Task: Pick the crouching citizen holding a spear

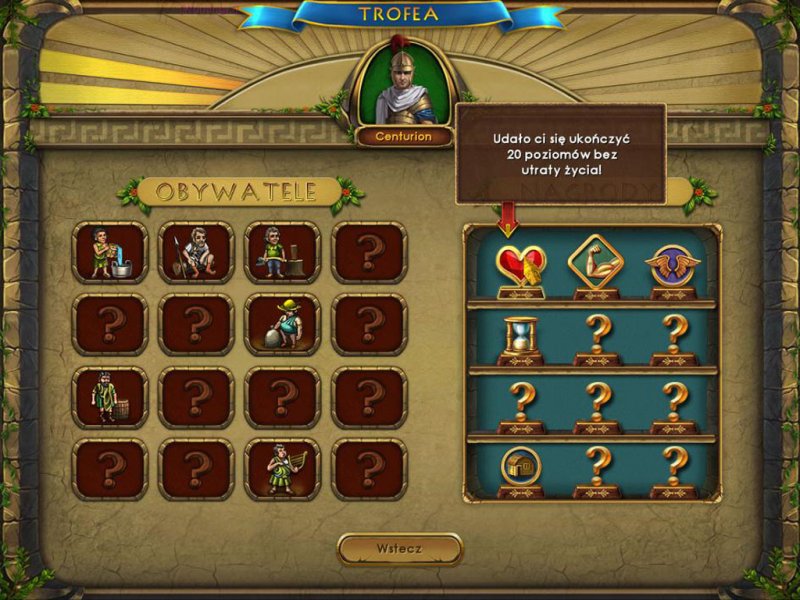Action: (196, 253)
